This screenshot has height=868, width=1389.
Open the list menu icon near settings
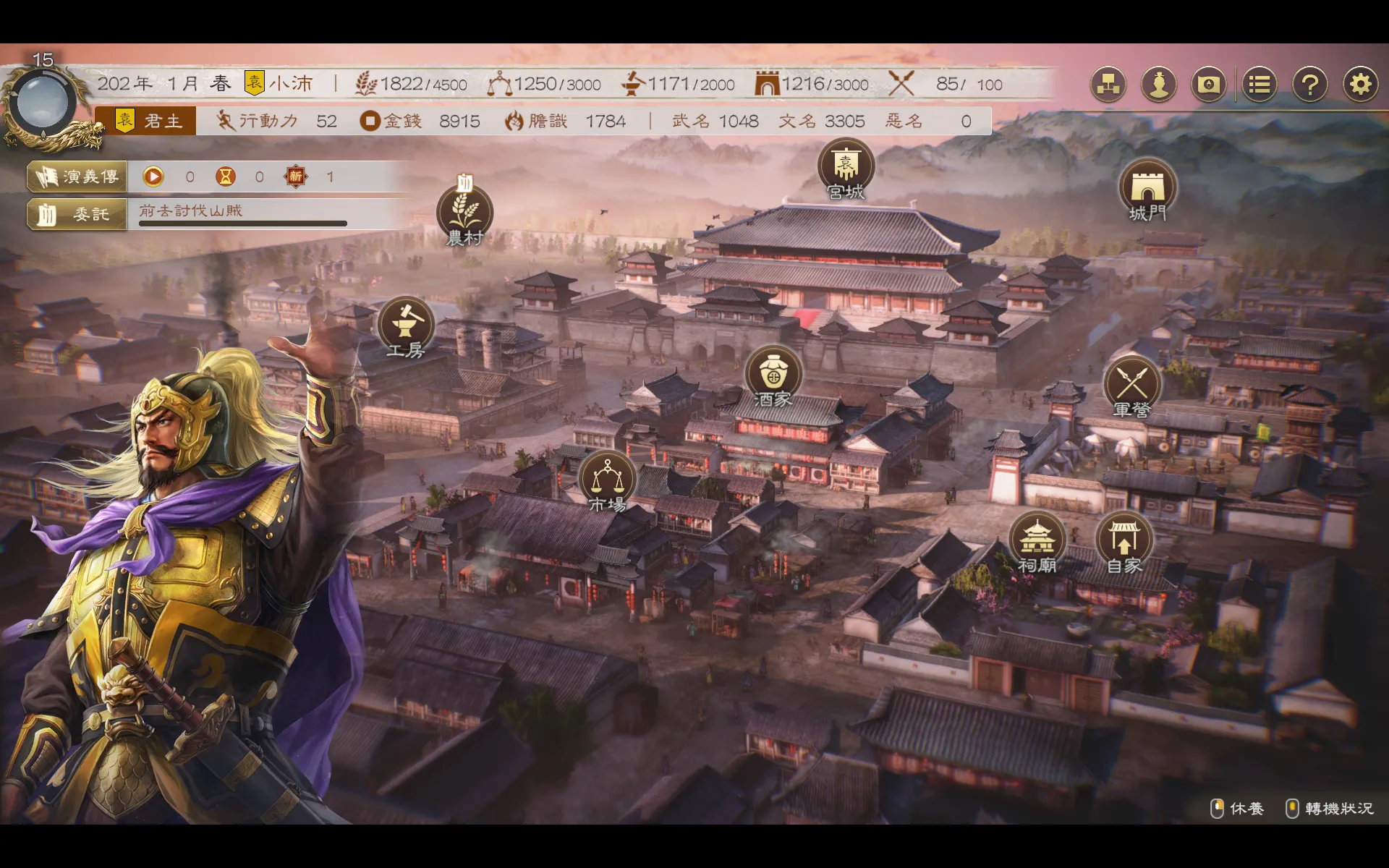1260,84
